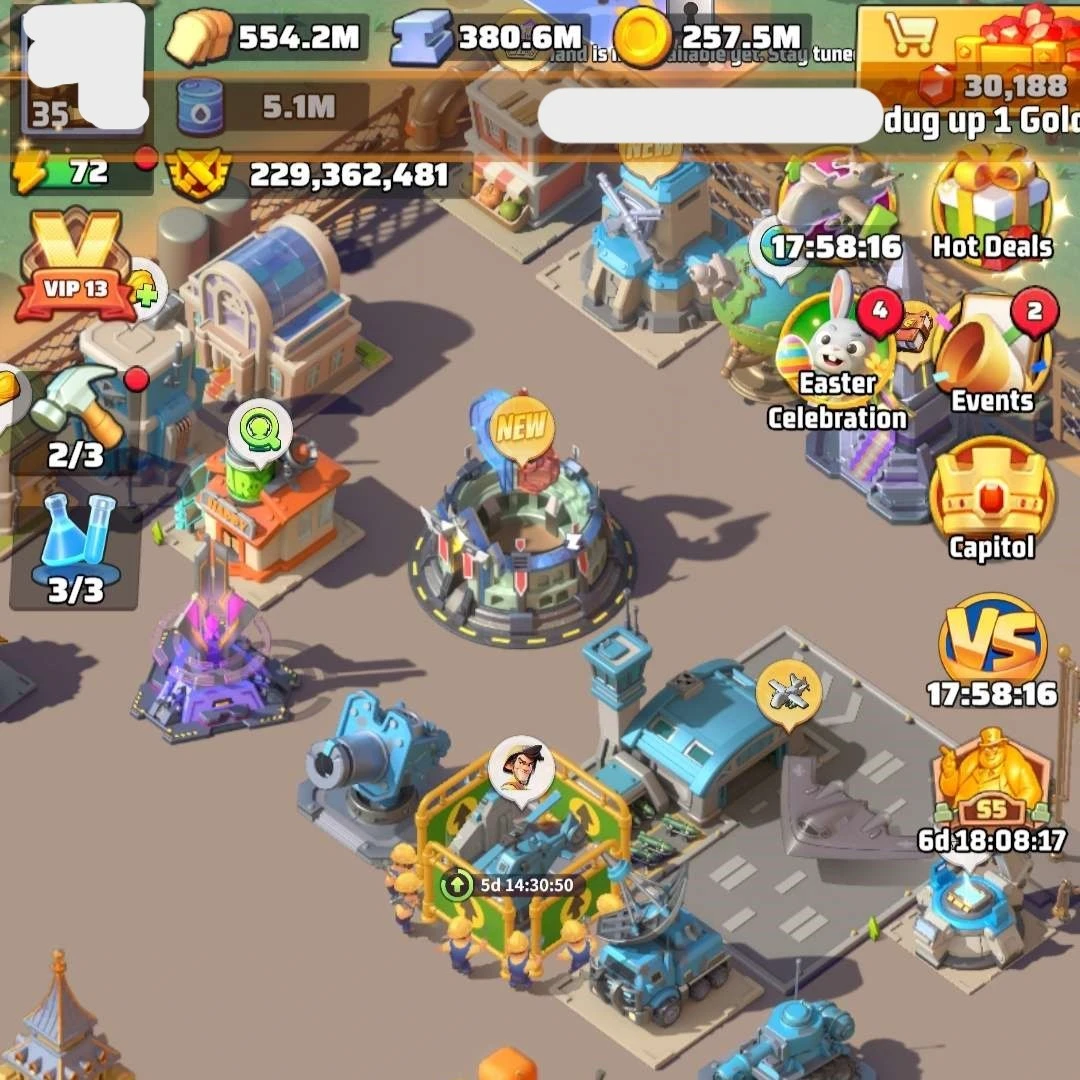Open the Hot Deals gift box

pyautogui.click(x=992, y=205)
